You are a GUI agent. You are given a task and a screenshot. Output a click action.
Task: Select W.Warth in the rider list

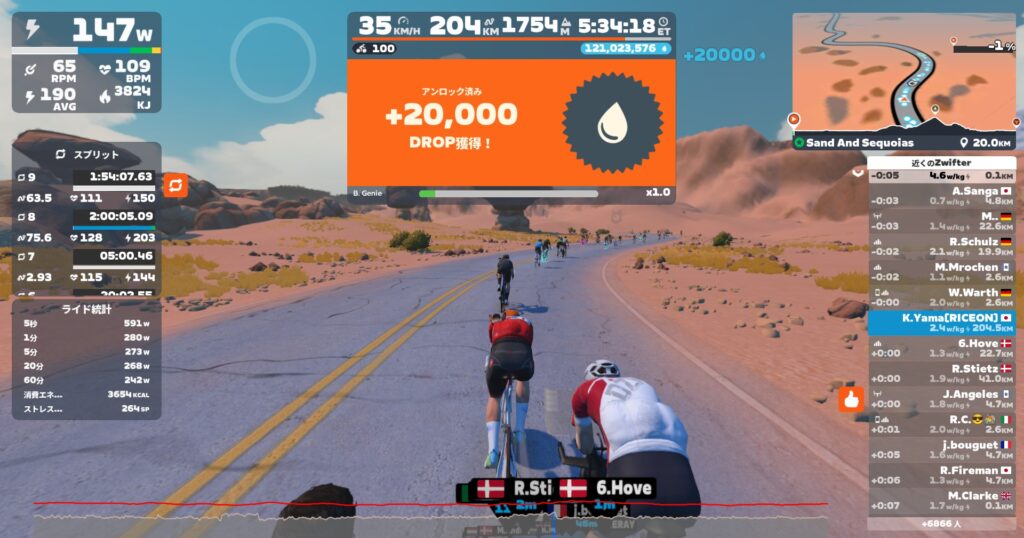point(941,297)
